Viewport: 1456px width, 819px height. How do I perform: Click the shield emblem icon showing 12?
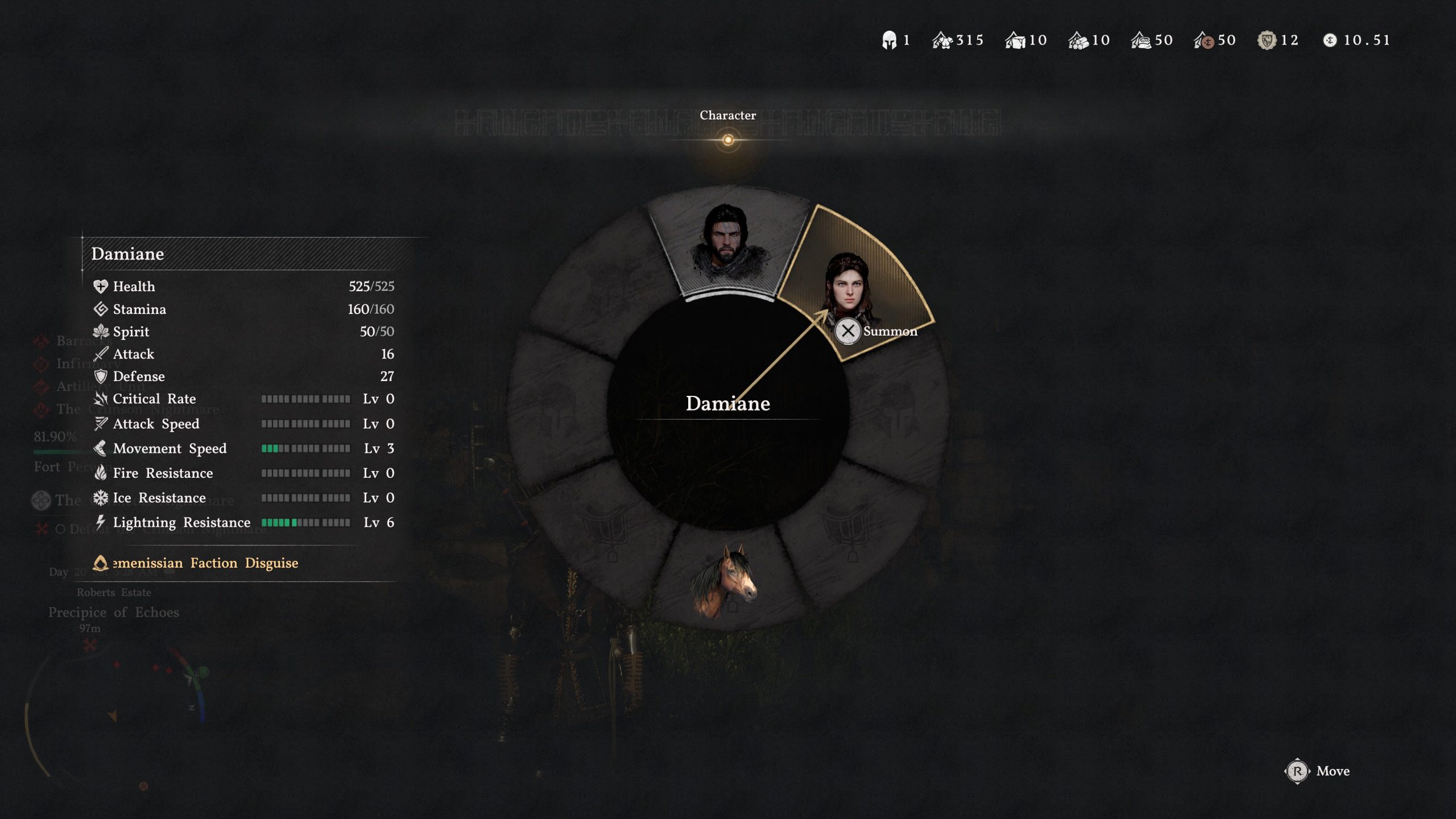(x=1267, y=40)
